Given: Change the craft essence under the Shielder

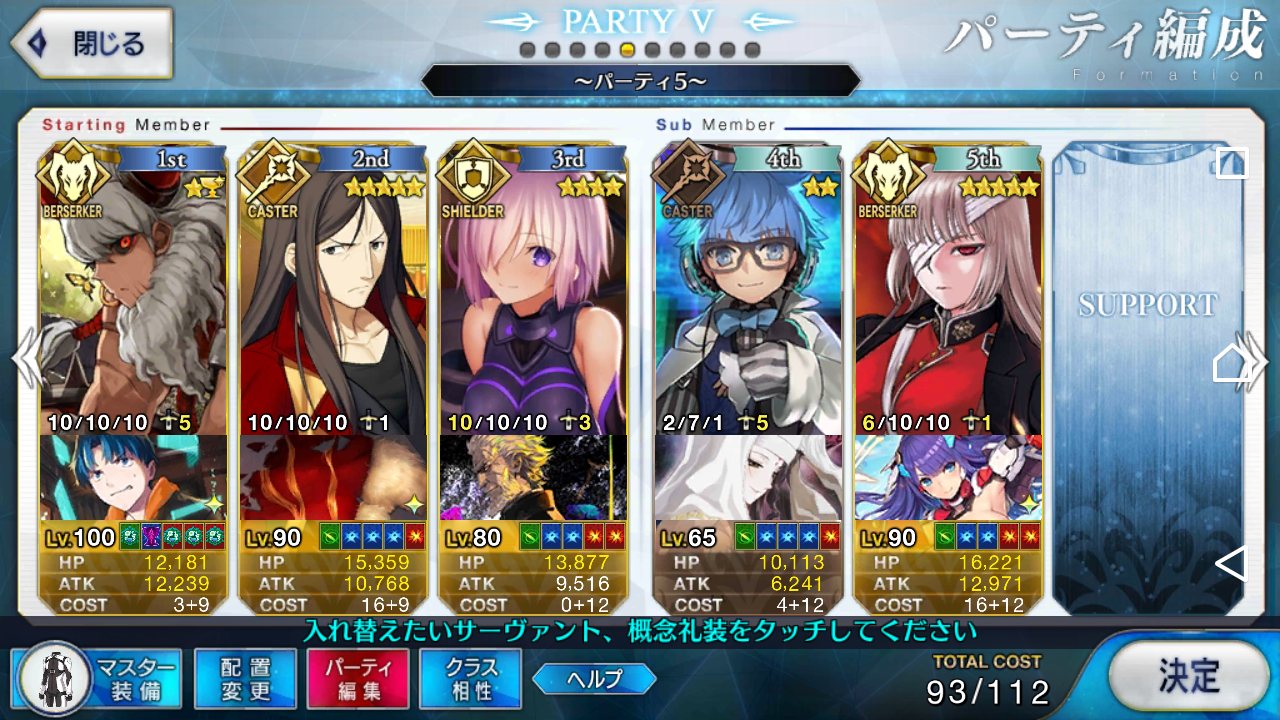Looking at the screenshot, I should click(533, 477).
